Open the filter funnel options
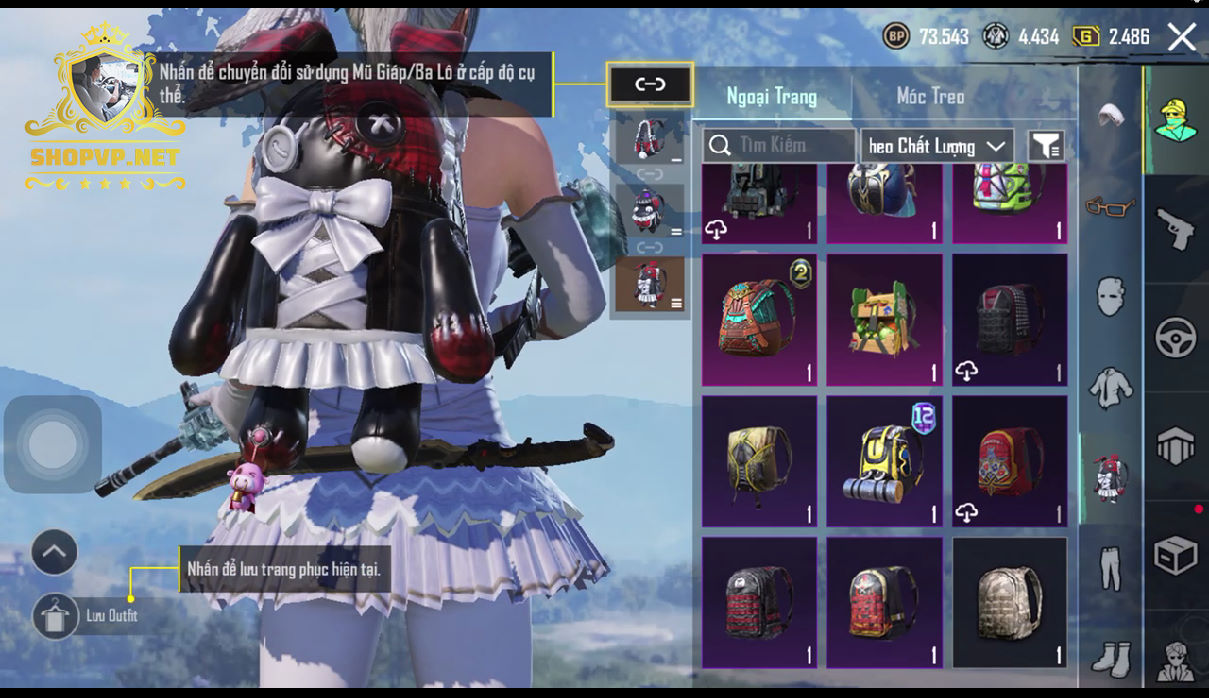Viewport: 1209px width, 698px height. tap(1046, 146)
